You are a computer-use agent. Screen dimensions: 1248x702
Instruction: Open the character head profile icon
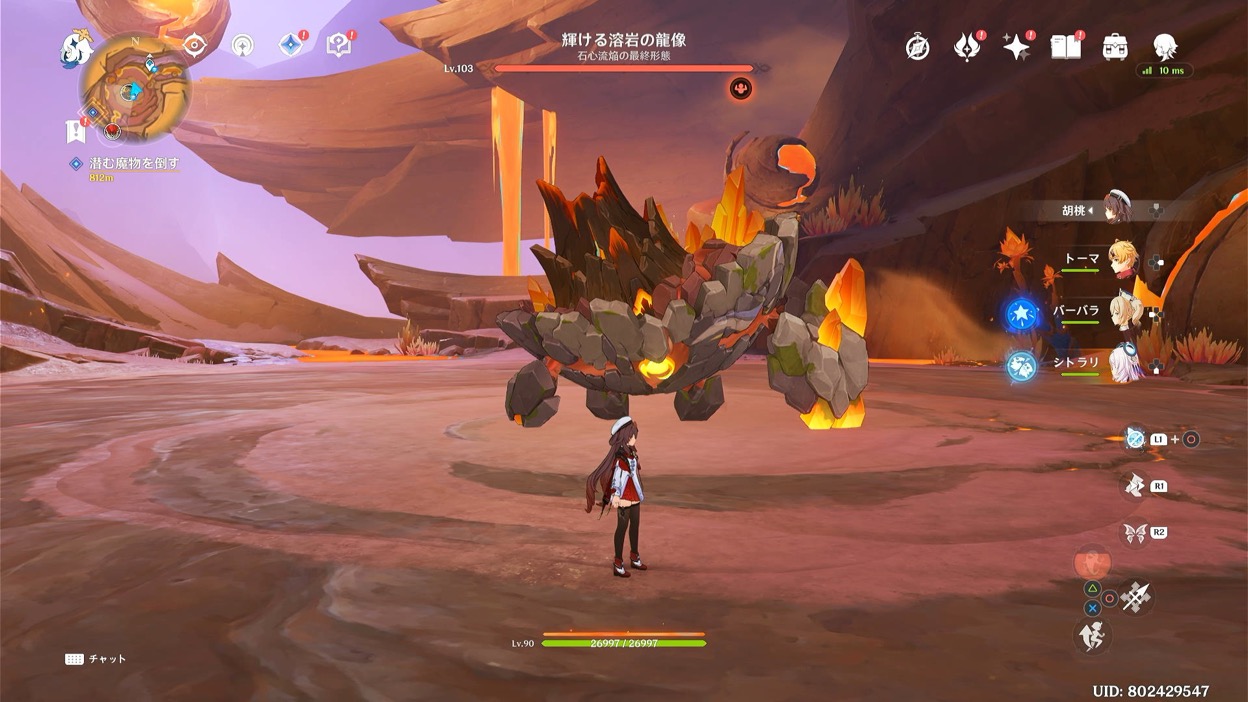pyautogui.click(x=1164, y=46)
